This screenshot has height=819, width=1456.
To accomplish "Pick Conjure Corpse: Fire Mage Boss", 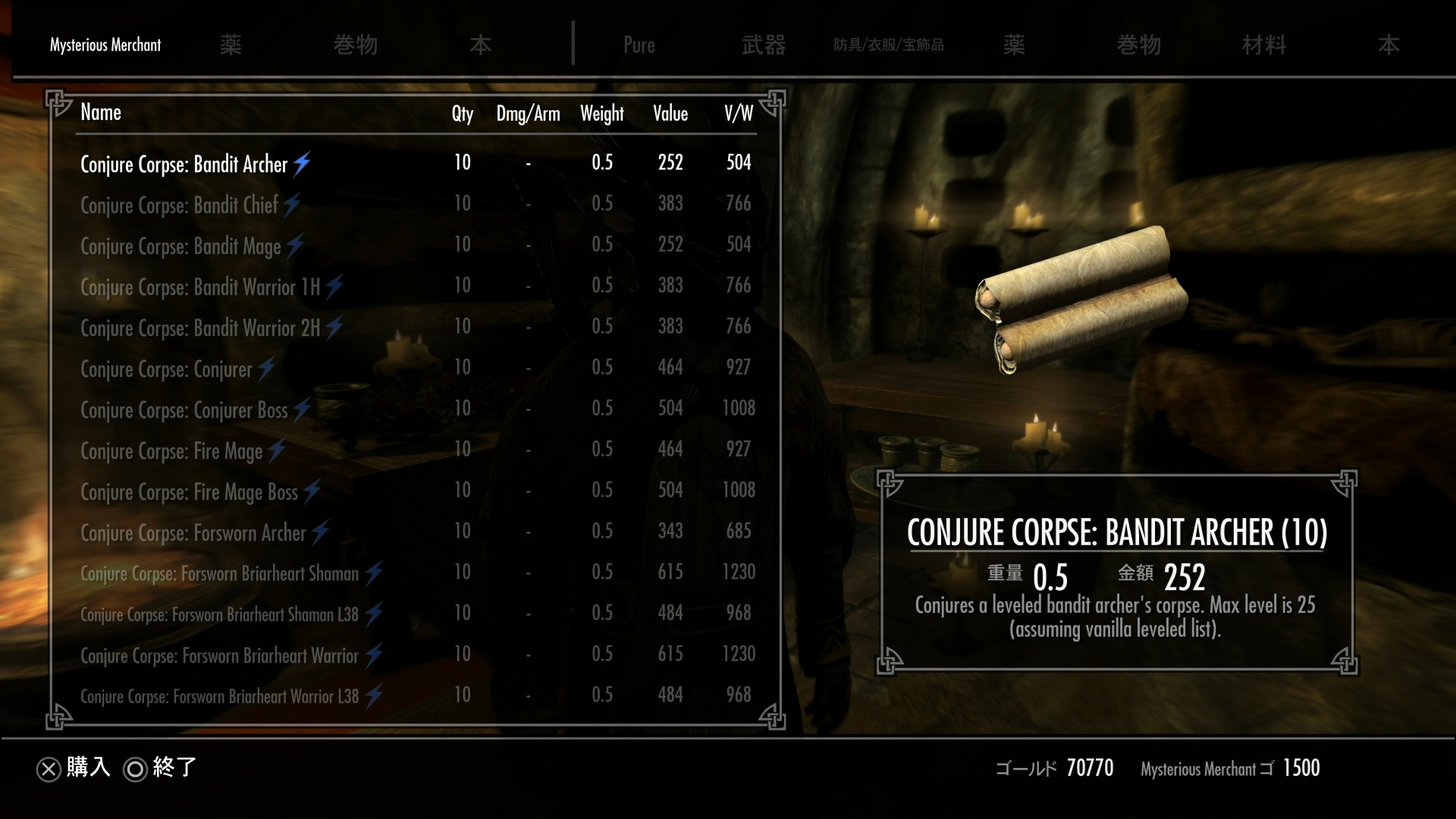I will click(190, 491).
